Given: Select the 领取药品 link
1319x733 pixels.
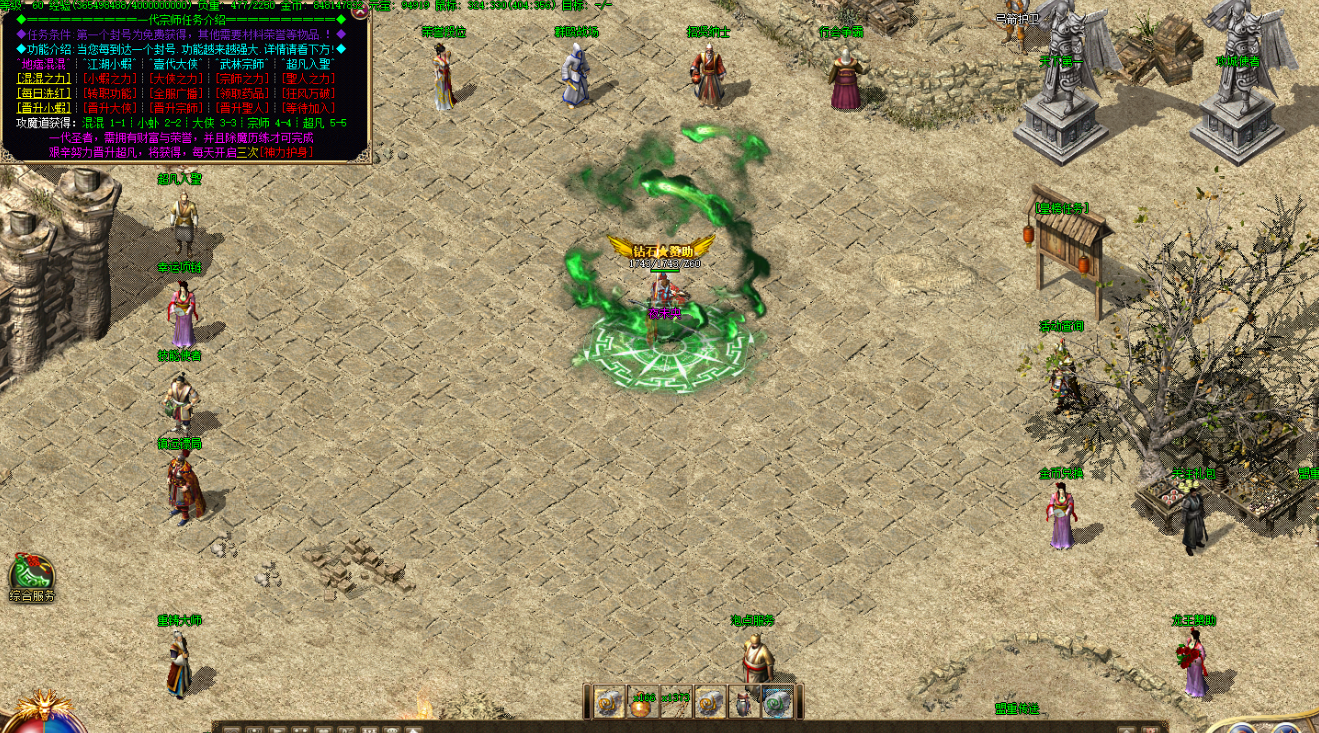Looking at the screenshot, I should click(x=242, y=93).
